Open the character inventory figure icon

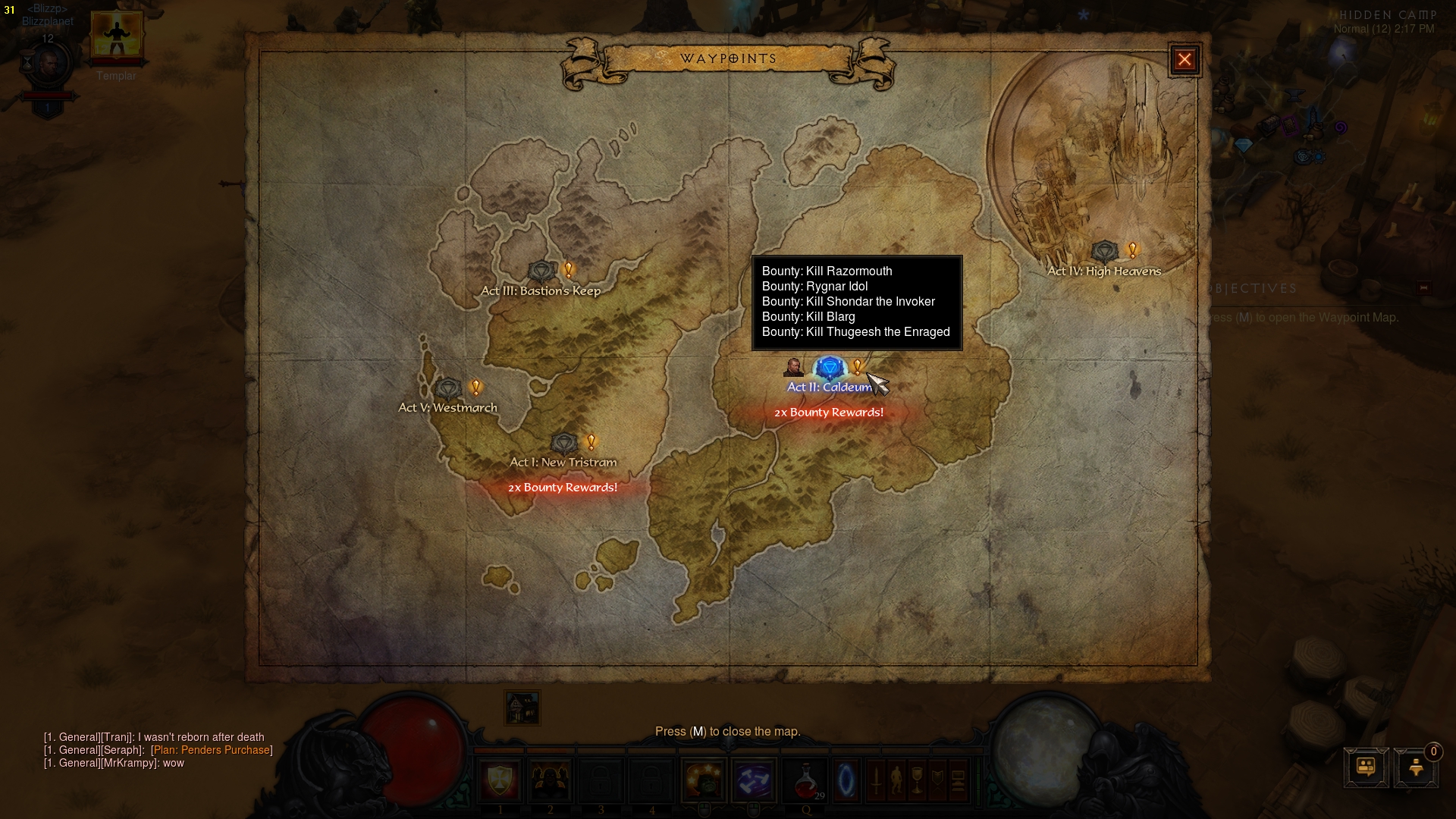896,779
